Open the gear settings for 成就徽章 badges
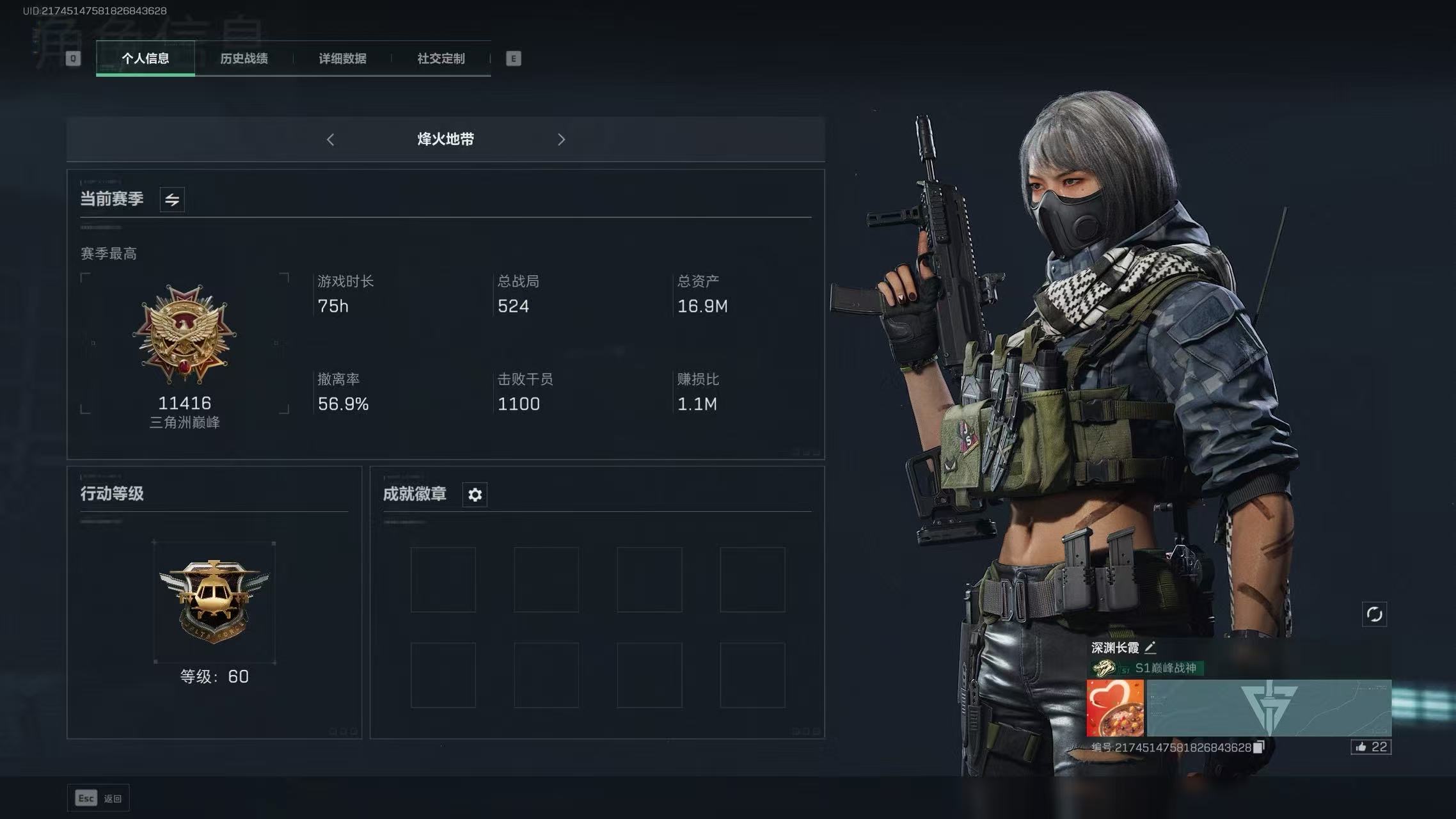 (x=474, y=494)
